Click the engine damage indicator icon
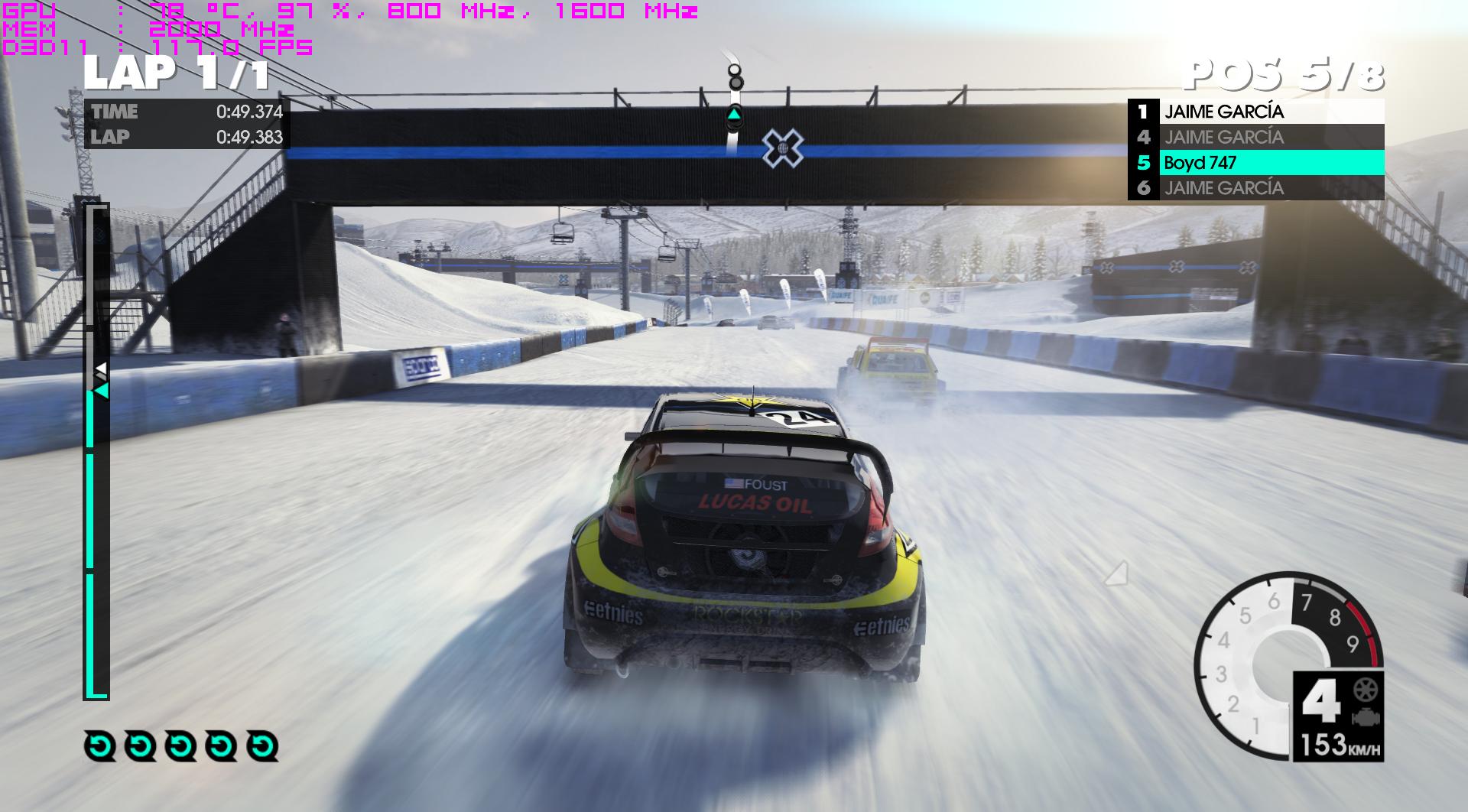This screenshot has height=812, width=1468. [x=1362, y=718]
